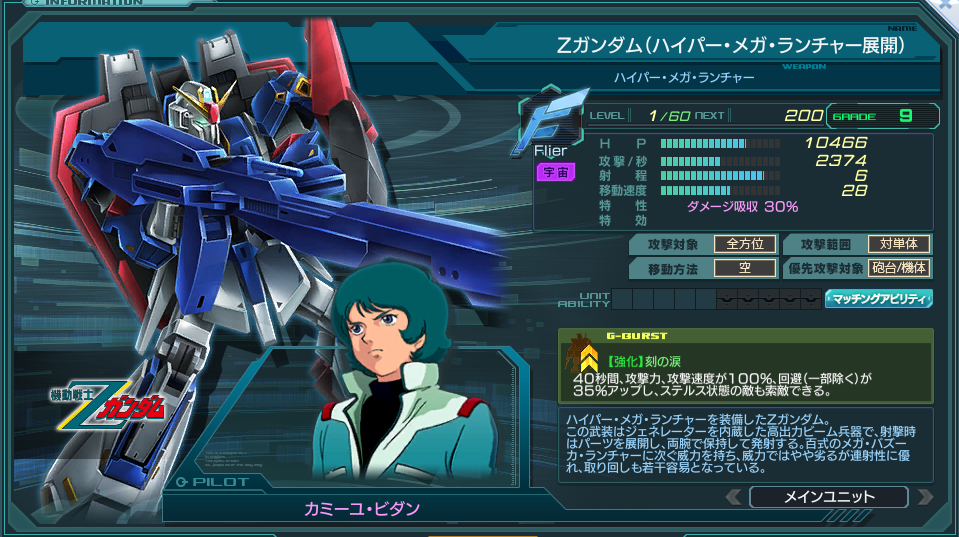
Task: Close the unit information window
Action: [x=946, y=6]
